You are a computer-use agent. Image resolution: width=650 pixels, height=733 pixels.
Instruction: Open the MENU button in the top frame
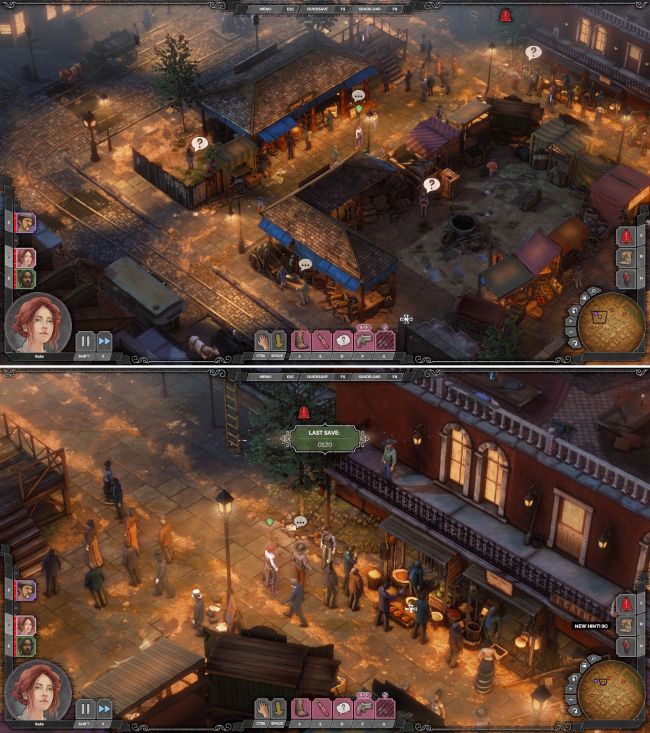pyautogui.click(x=266, y=8)
